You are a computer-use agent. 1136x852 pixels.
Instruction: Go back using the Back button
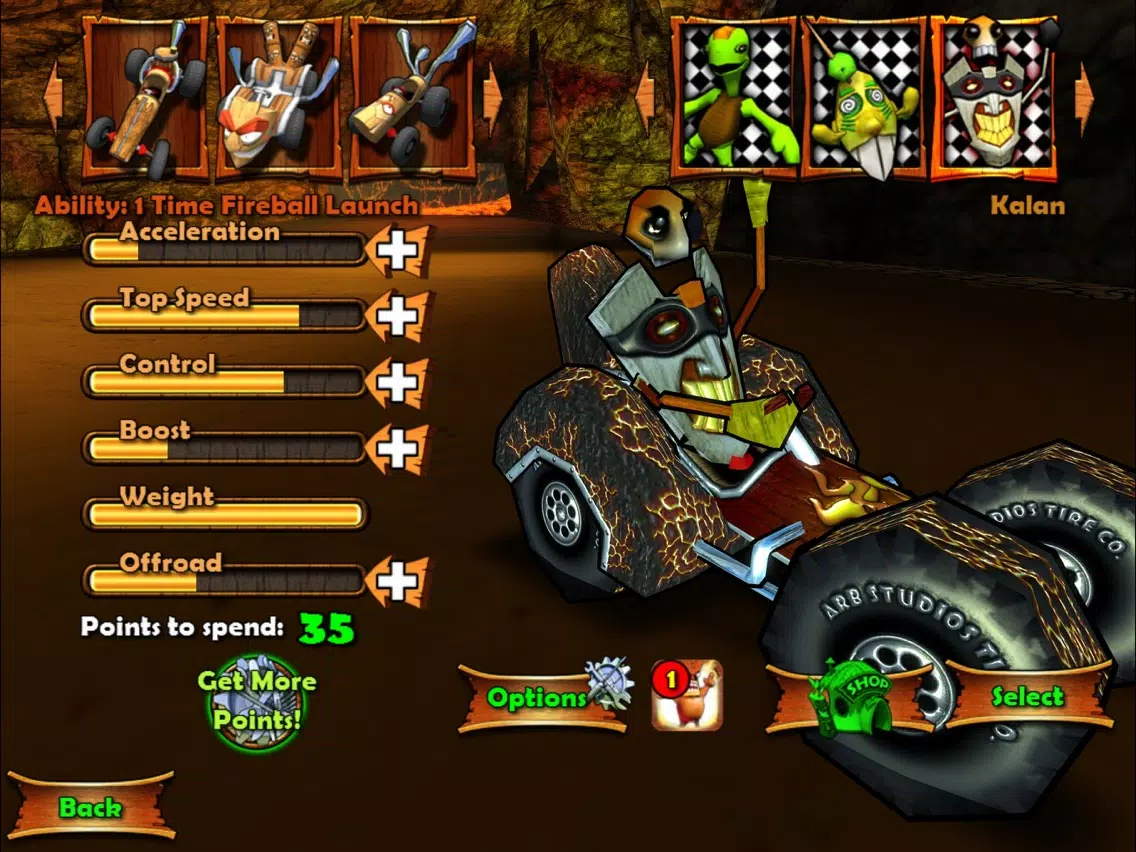click(90, 806)
